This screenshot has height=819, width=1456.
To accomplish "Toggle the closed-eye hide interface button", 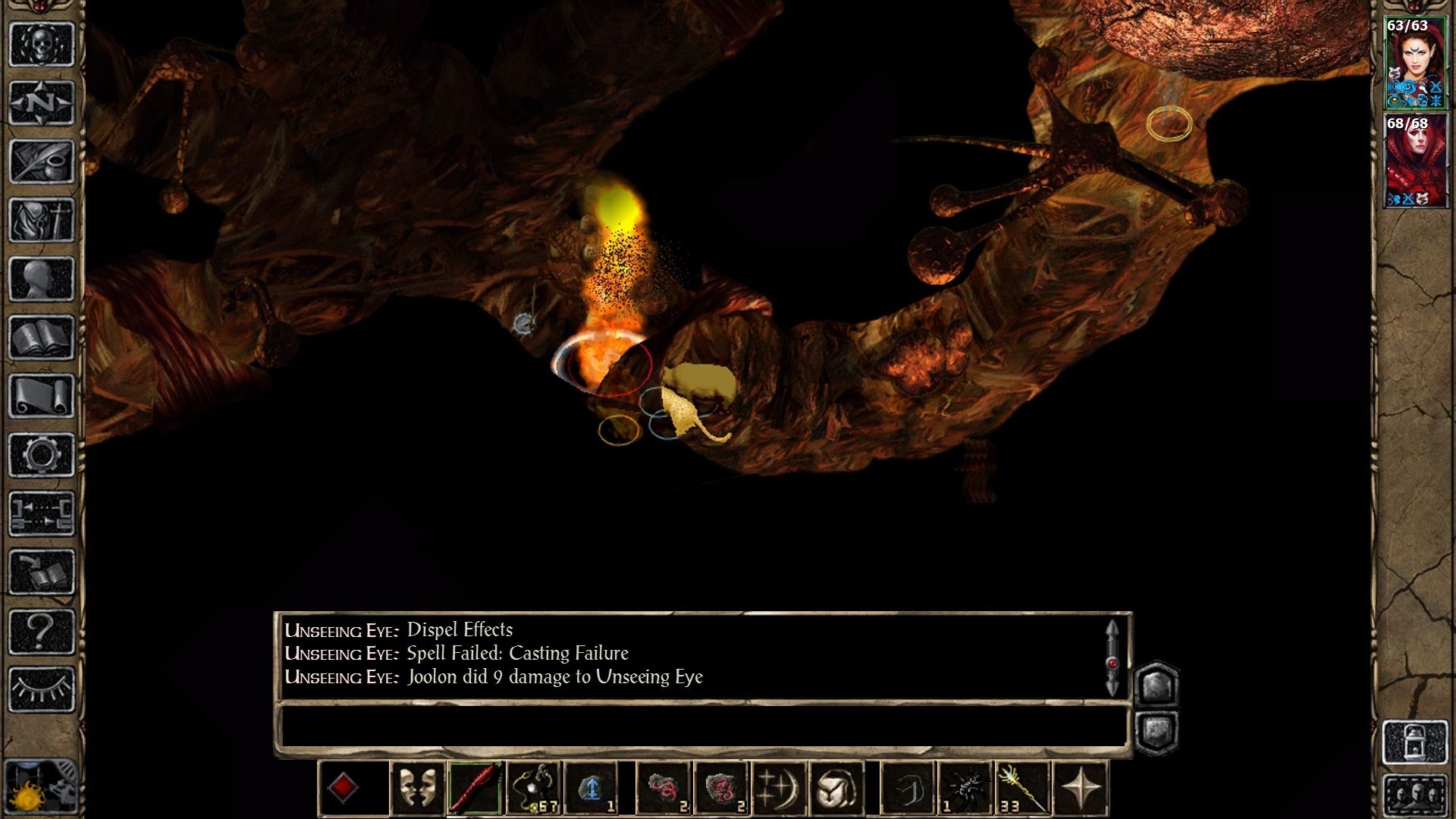I will (x=42, y=689).
